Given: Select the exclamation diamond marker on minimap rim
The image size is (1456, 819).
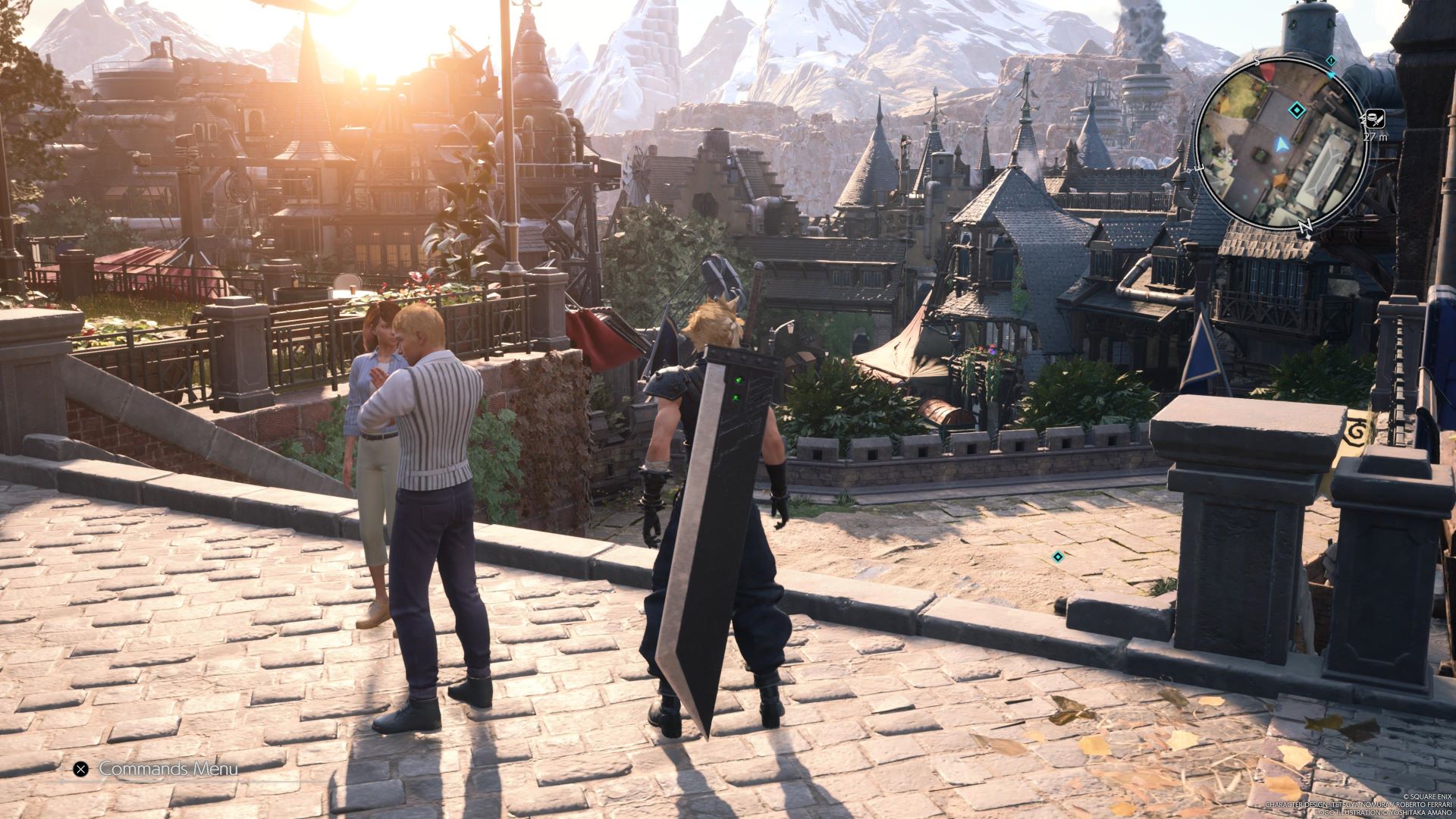Looking at the screenshot, I should (1331, 60).
